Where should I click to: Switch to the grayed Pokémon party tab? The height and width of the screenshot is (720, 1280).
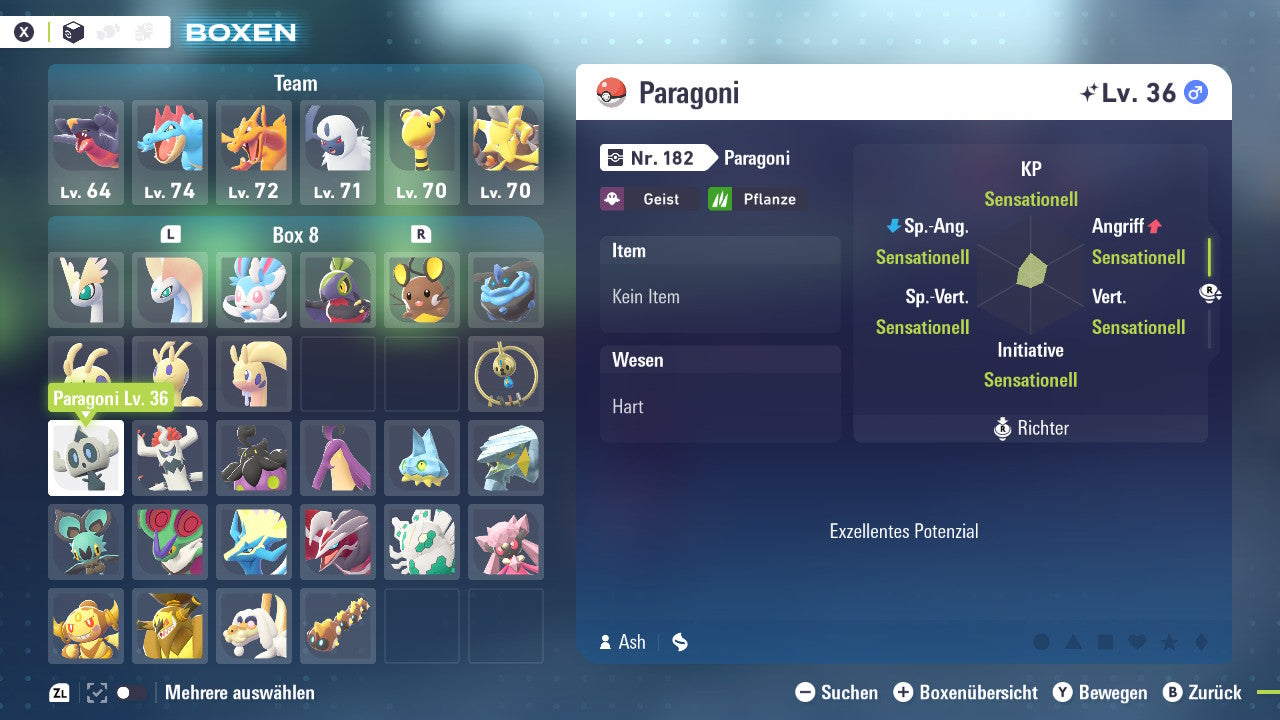[x=107, y=32]
